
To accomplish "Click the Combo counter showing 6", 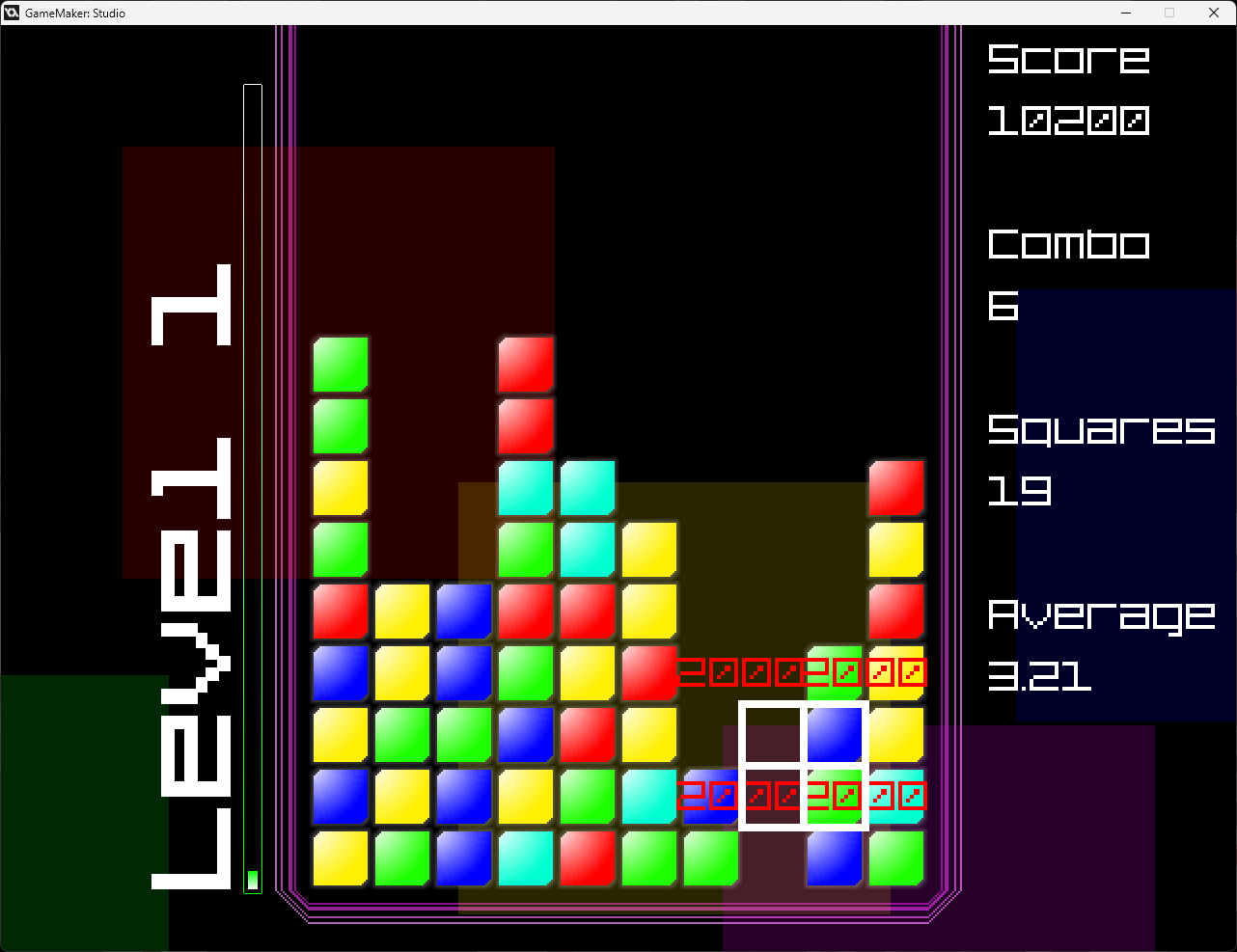I will point(1003,307).
